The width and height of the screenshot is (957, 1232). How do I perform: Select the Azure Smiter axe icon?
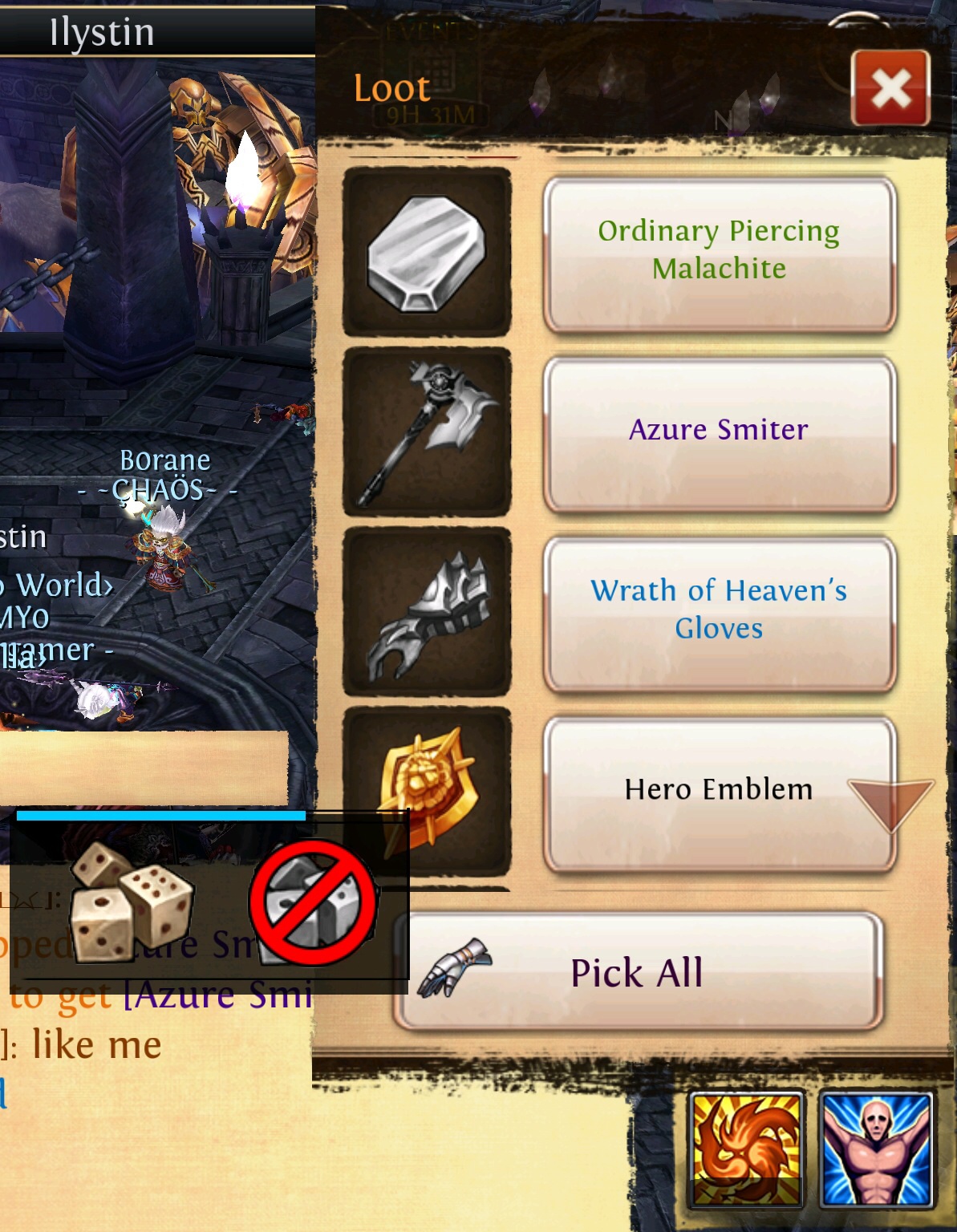427,432
